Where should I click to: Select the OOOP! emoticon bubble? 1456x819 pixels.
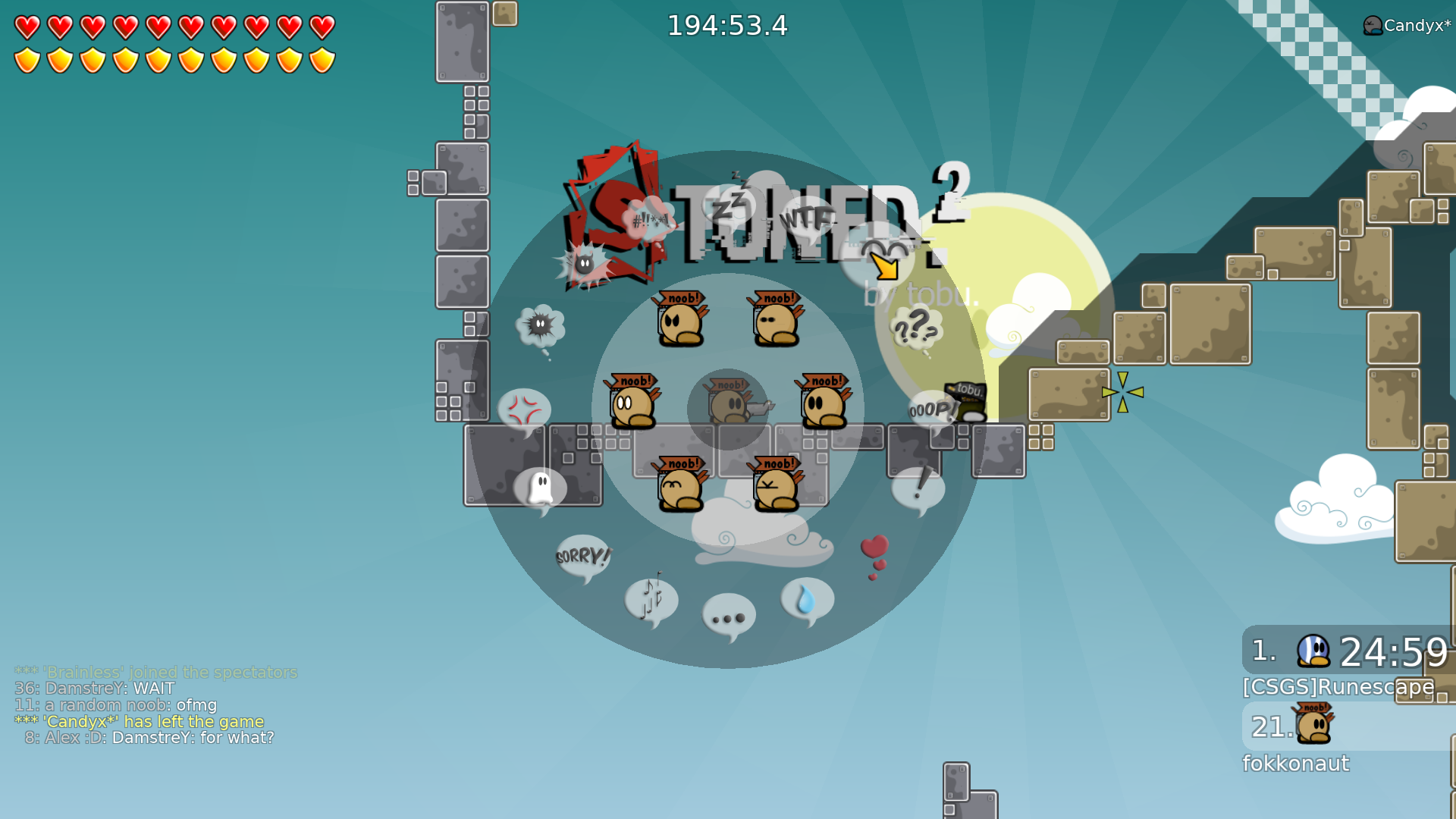[933, 410]
